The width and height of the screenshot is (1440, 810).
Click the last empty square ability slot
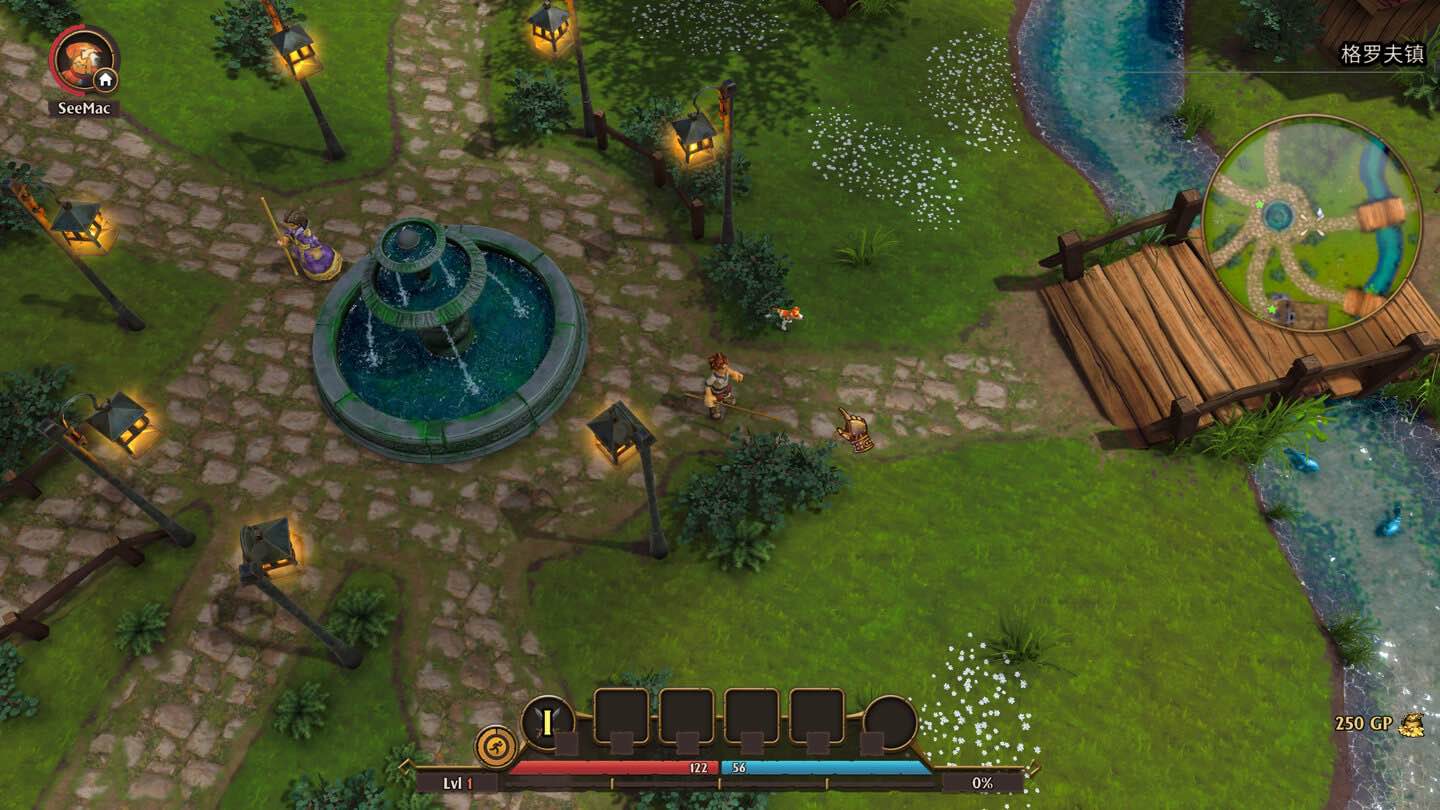pyautogui.click(x=817, y=713)
